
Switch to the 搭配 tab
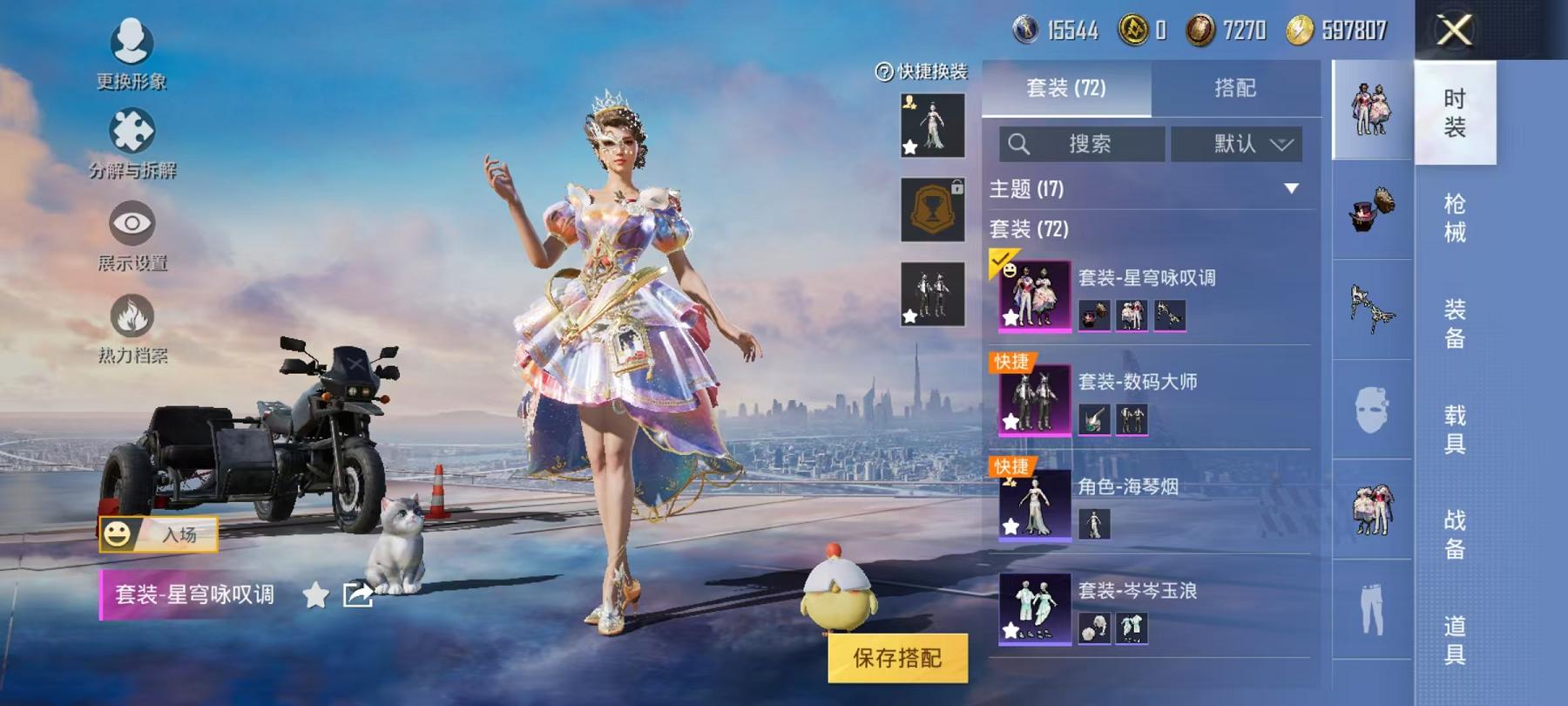click(x=1234, y=88)
